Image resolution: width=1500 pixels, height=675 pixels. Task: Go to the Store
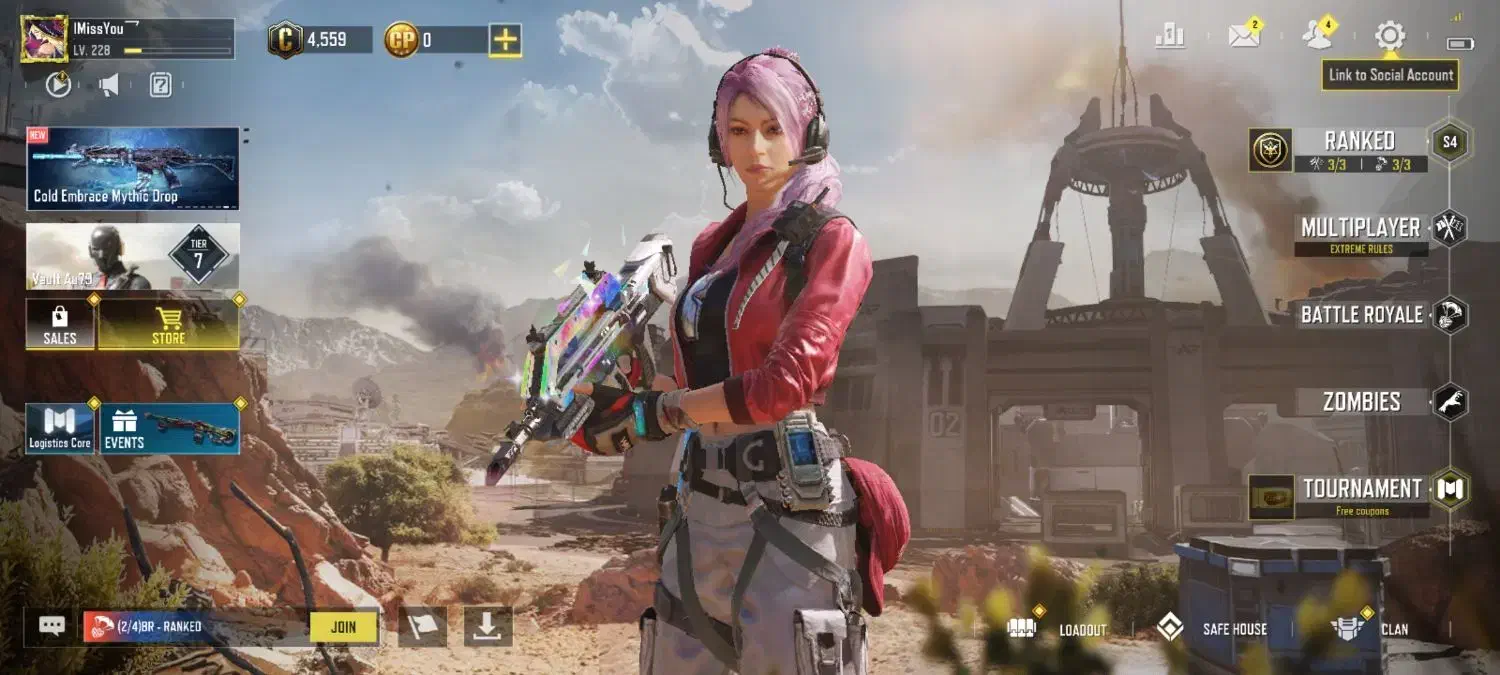[168, 324]
